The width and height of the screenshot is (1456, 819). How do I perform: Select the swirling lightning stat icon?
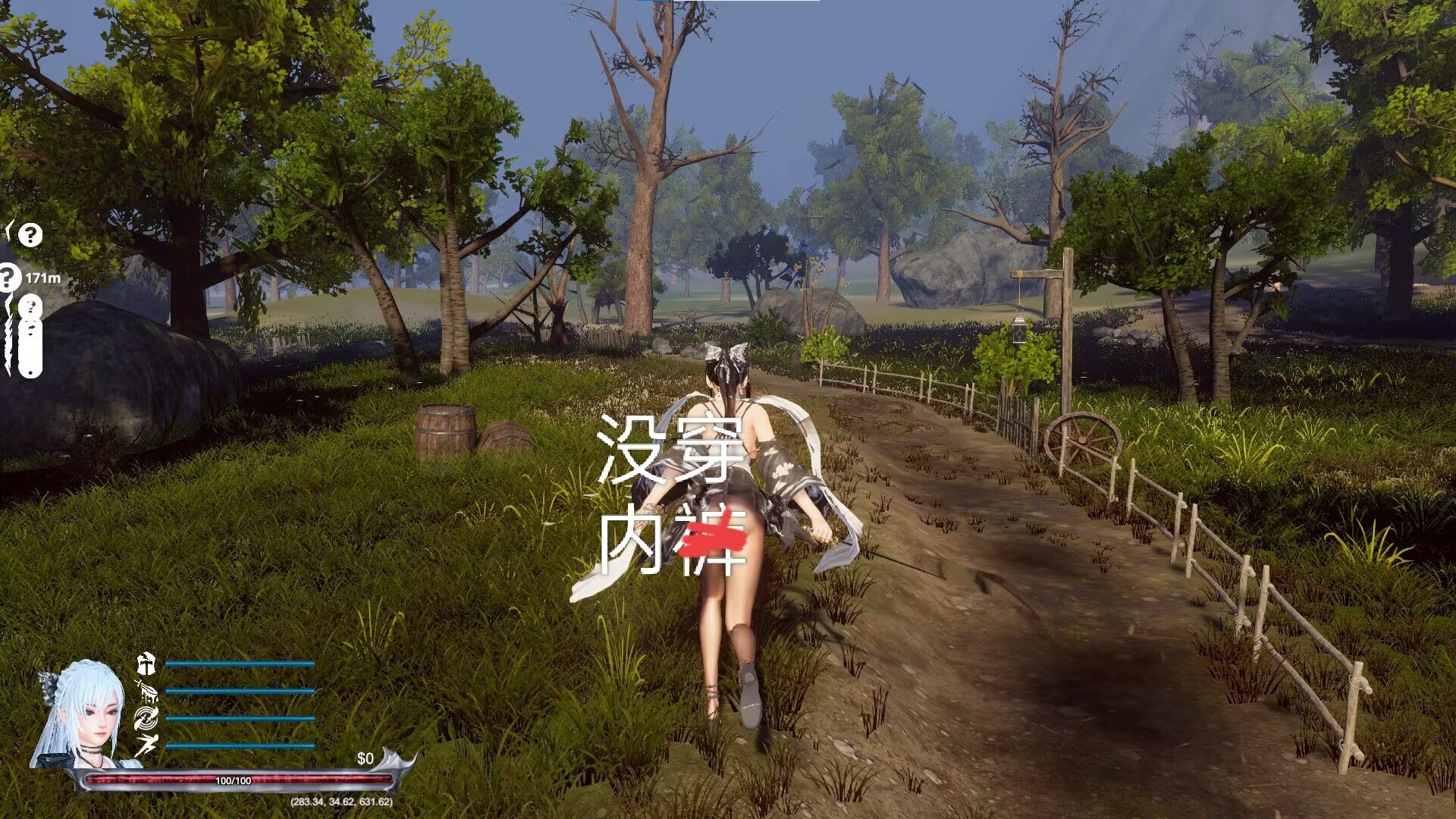pos(146,717)
